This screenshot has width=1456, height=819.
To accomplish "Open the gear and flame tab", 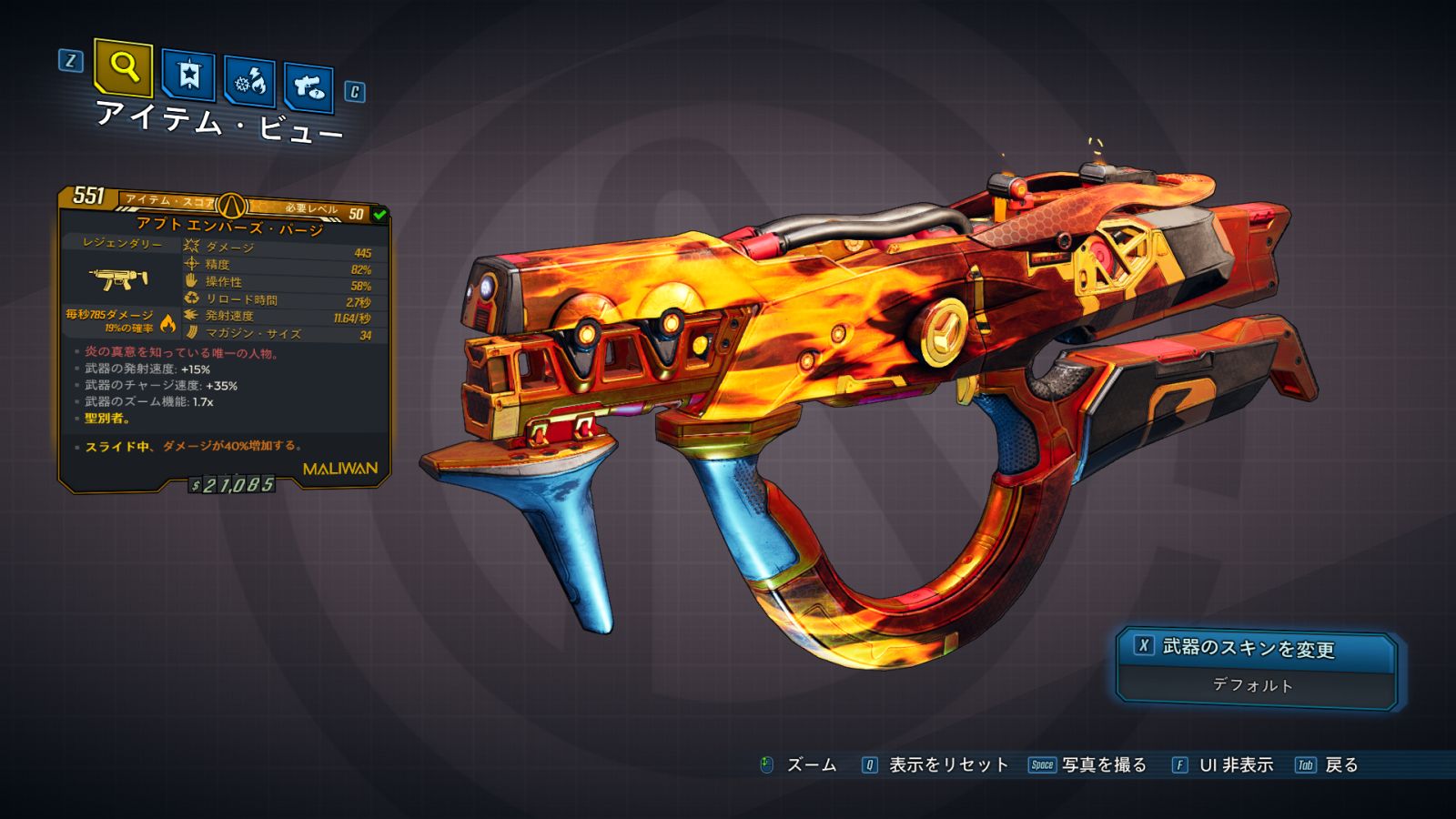I will click(250, 82).
